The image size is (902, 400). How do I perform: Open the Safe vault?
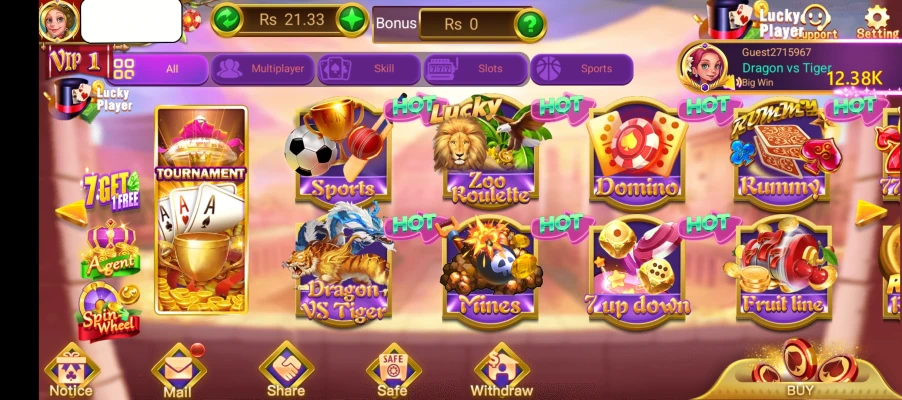click(392, 371)
